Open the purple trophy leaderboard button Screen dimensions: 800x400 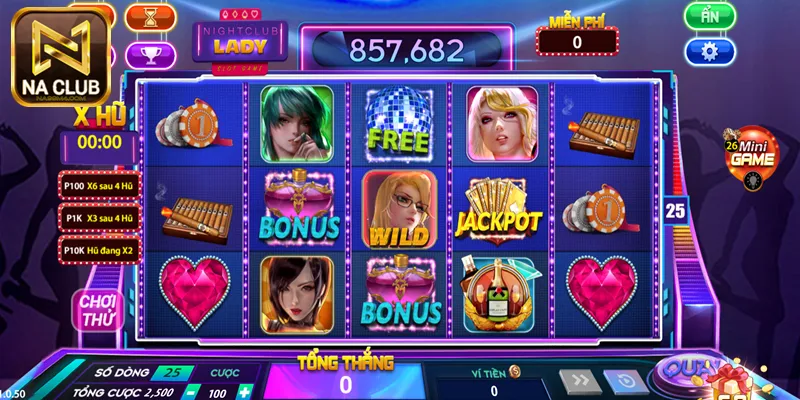[x=152, y=53]
